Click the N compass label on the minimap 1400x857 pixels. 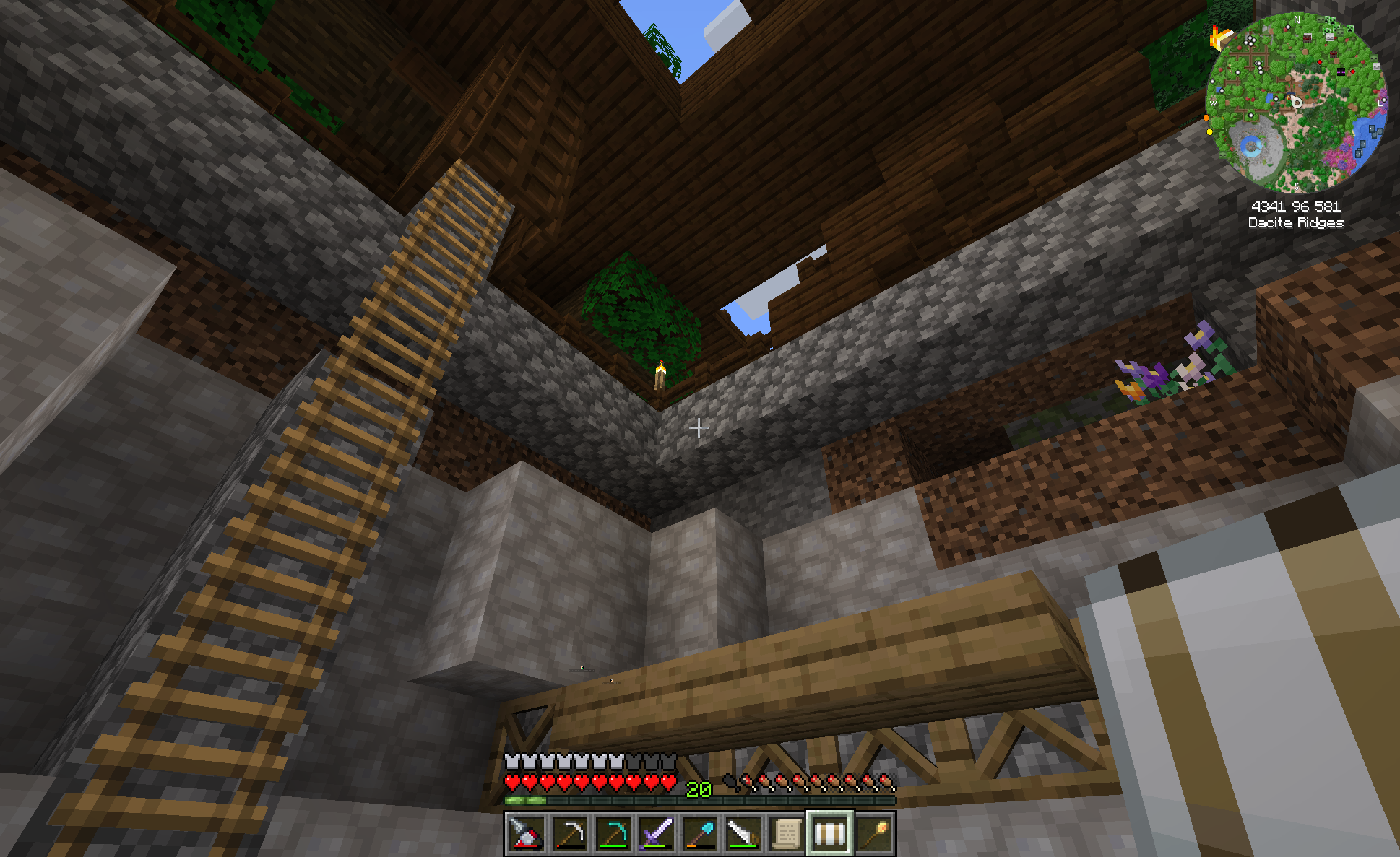click(x=1297, y=19)
